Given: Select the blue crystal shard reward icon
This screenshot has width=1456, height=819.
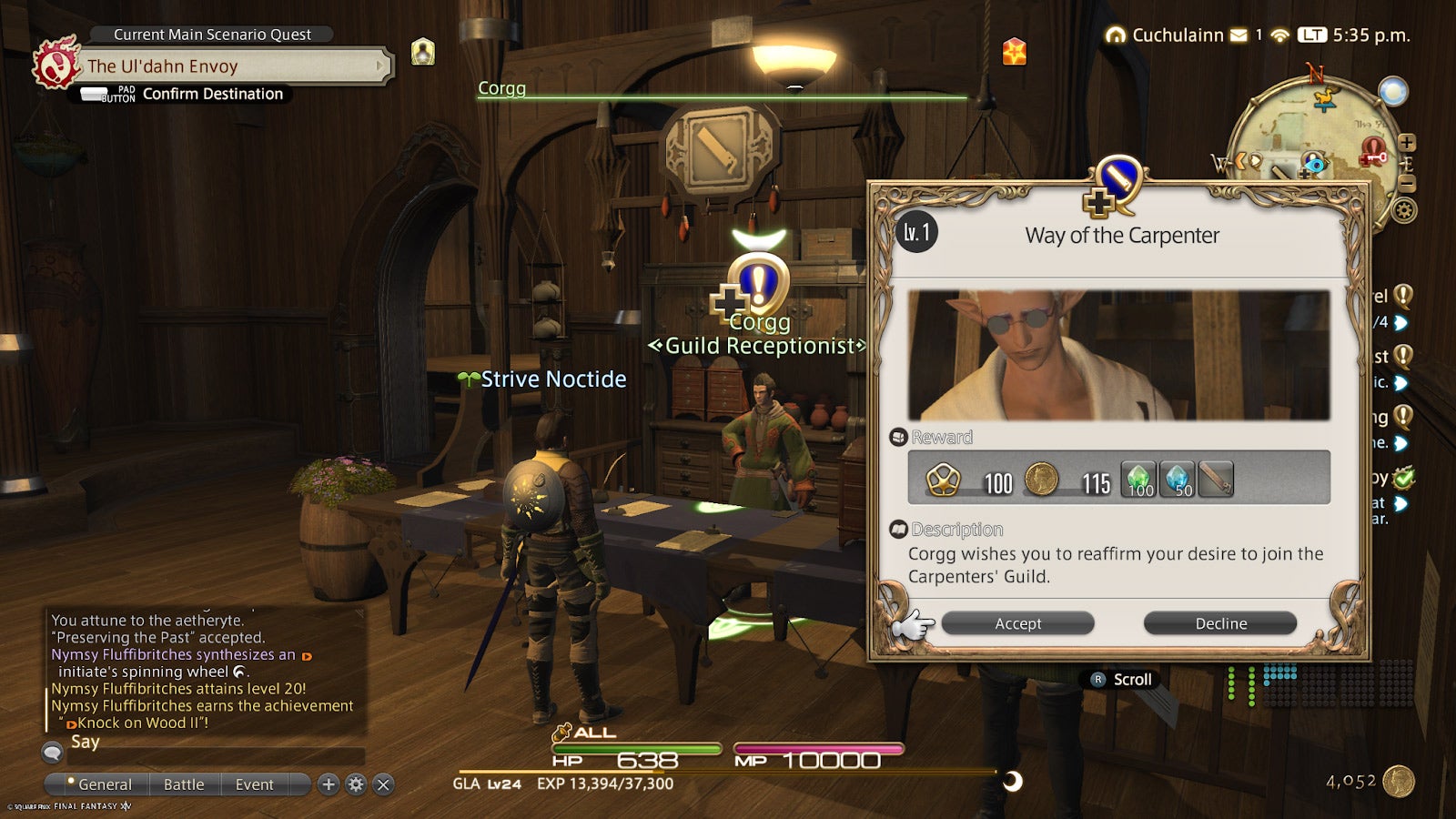Looking at the screenshot, I should point(1178,477).
